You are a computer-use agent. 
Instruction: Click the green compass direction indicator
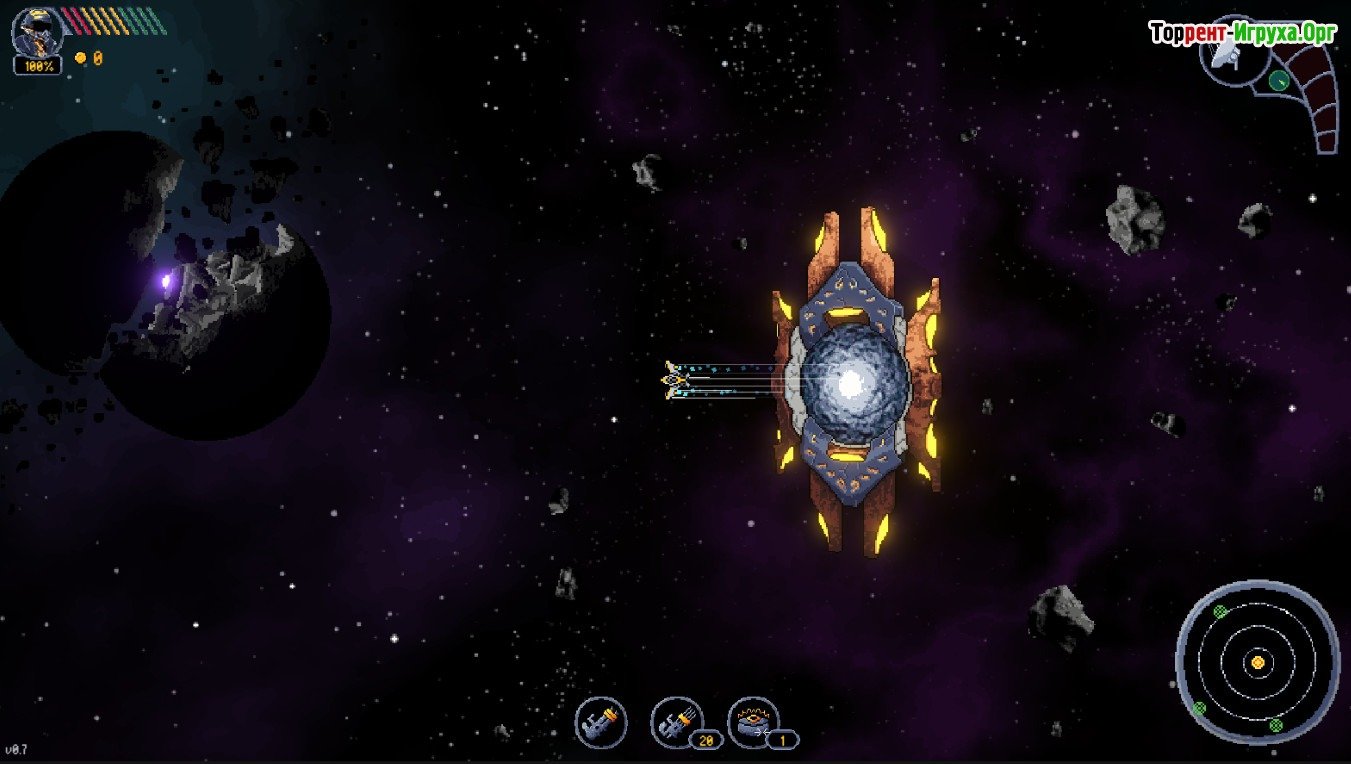(1278, 80)
